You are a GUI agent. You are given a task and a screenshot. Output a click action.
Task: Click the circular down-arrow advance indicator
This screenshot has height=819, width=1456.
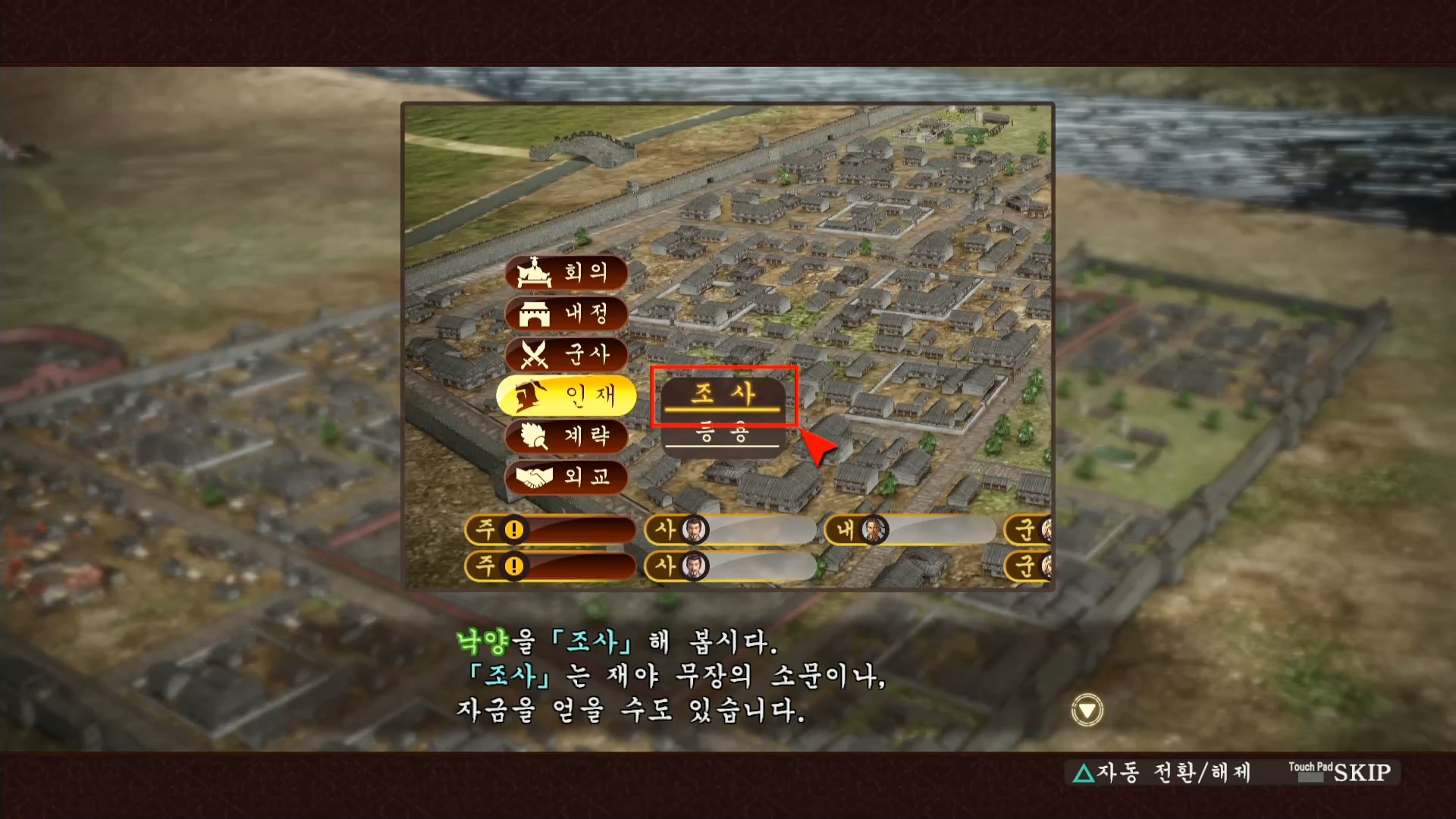pos(1087,711)
